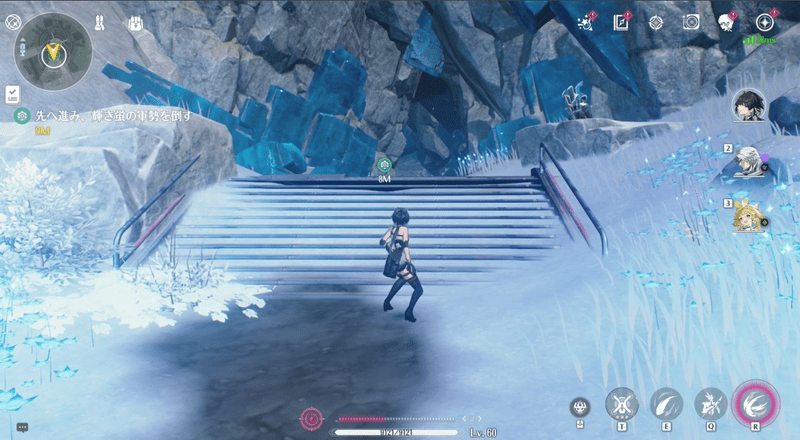Click the globe icon beside the minimap

click(11, 20)
